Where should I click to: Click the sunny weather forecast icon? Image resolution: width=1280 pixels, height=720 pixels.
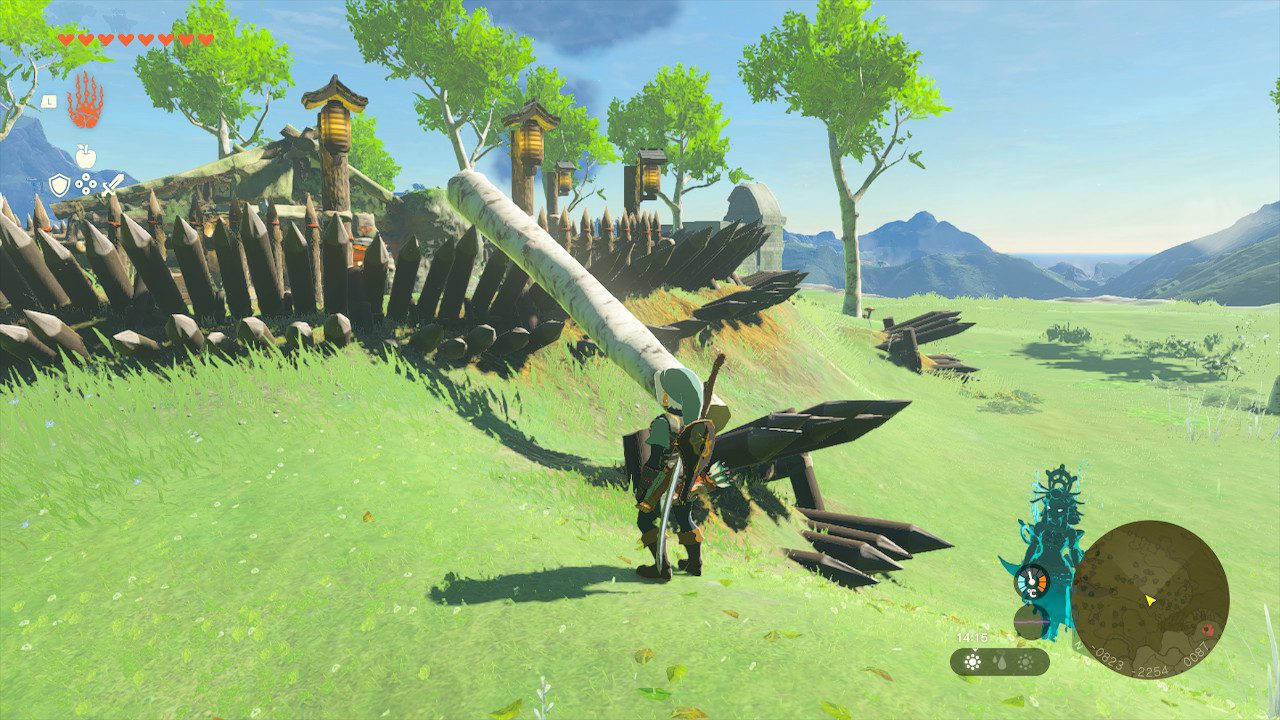[972, 662]
